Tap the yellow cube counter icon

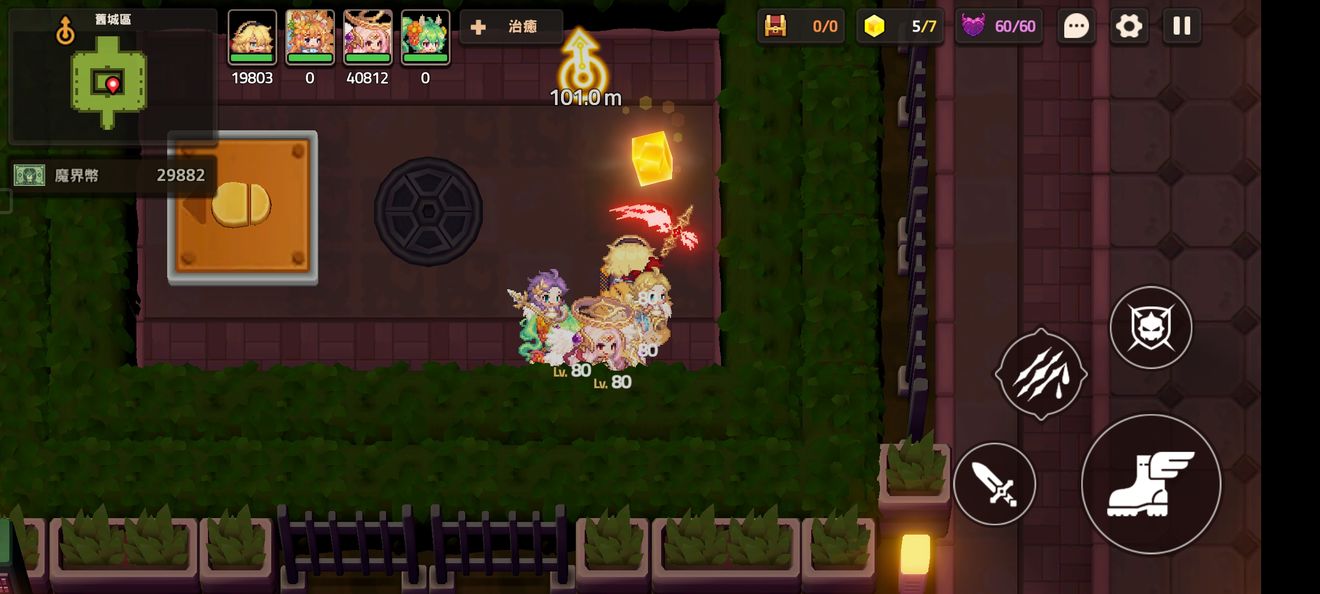(x=875, y=27)
